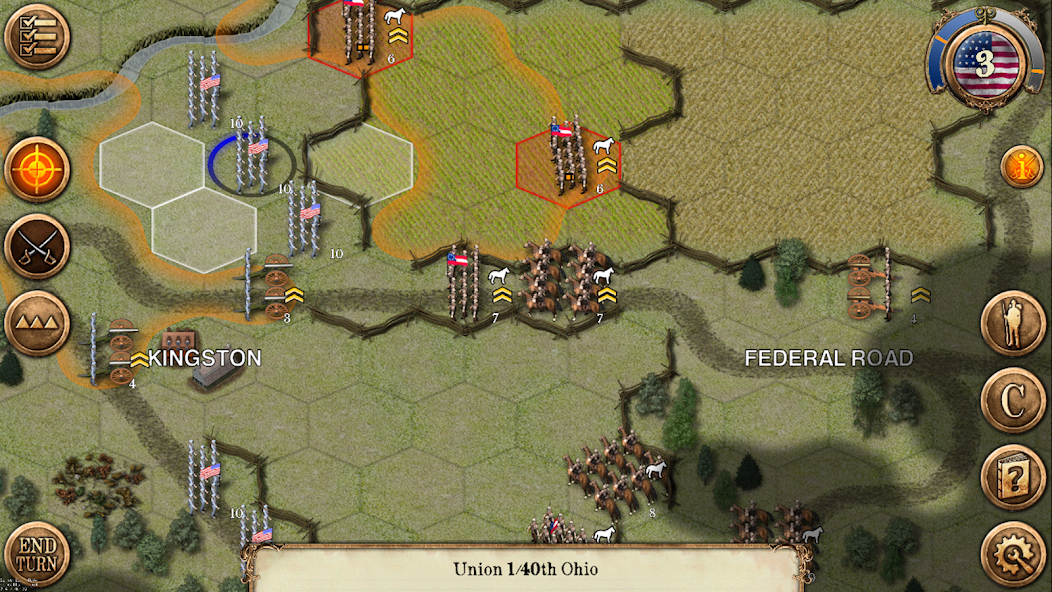Select the crossed sabres melee button
The width and height of the screenshot is (1052, 592).
coord(37,246)
